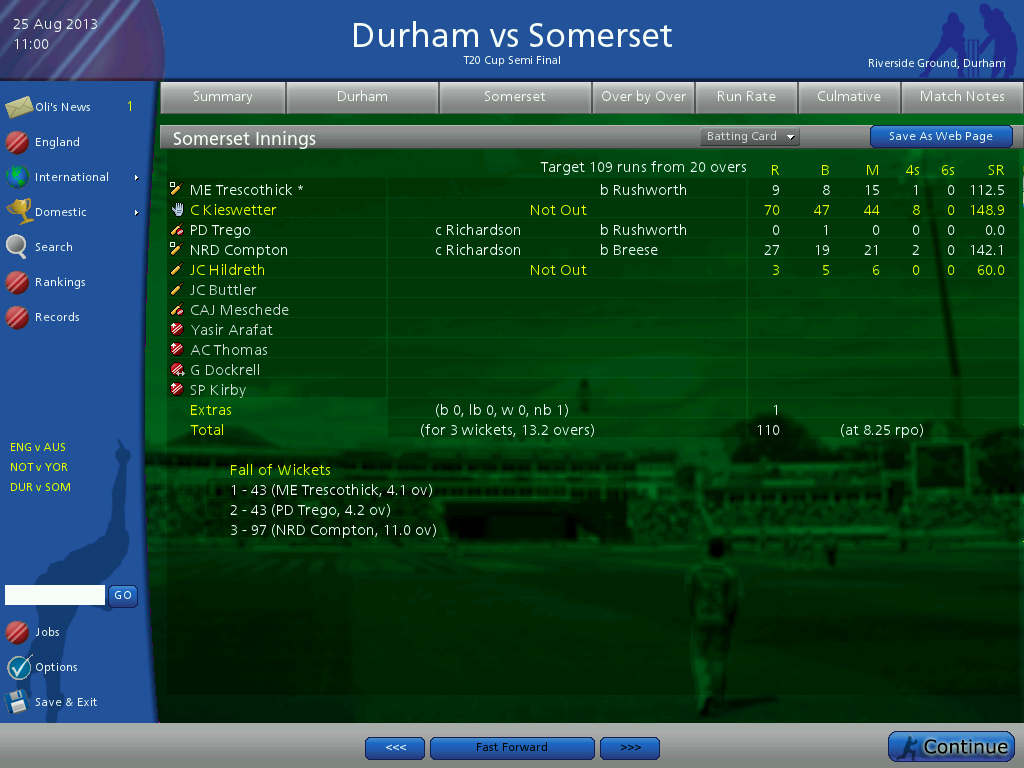Open the Match Notes tab

962,97
